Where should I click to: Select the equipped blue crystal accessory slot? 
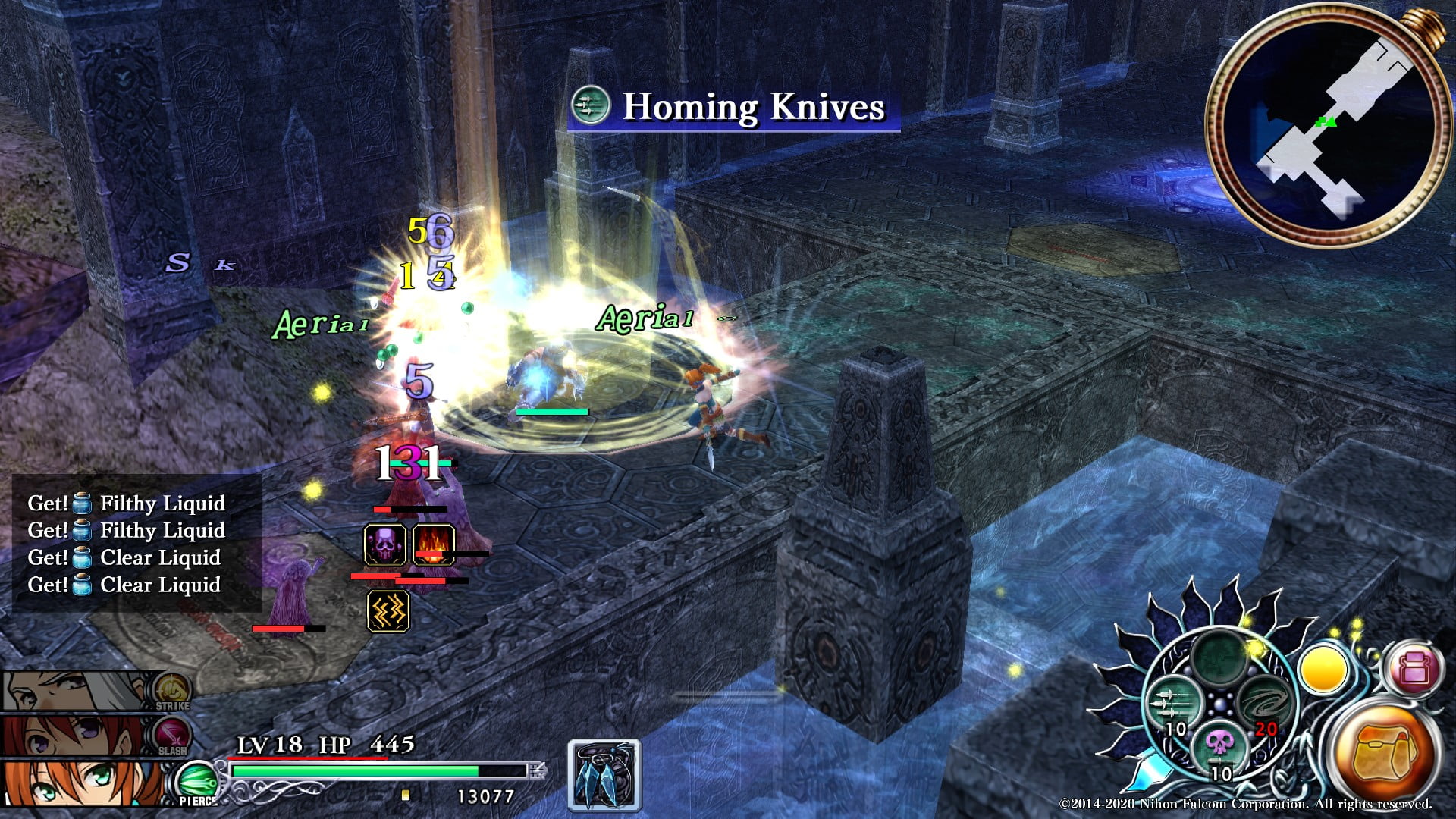click(x=604, y=775)
